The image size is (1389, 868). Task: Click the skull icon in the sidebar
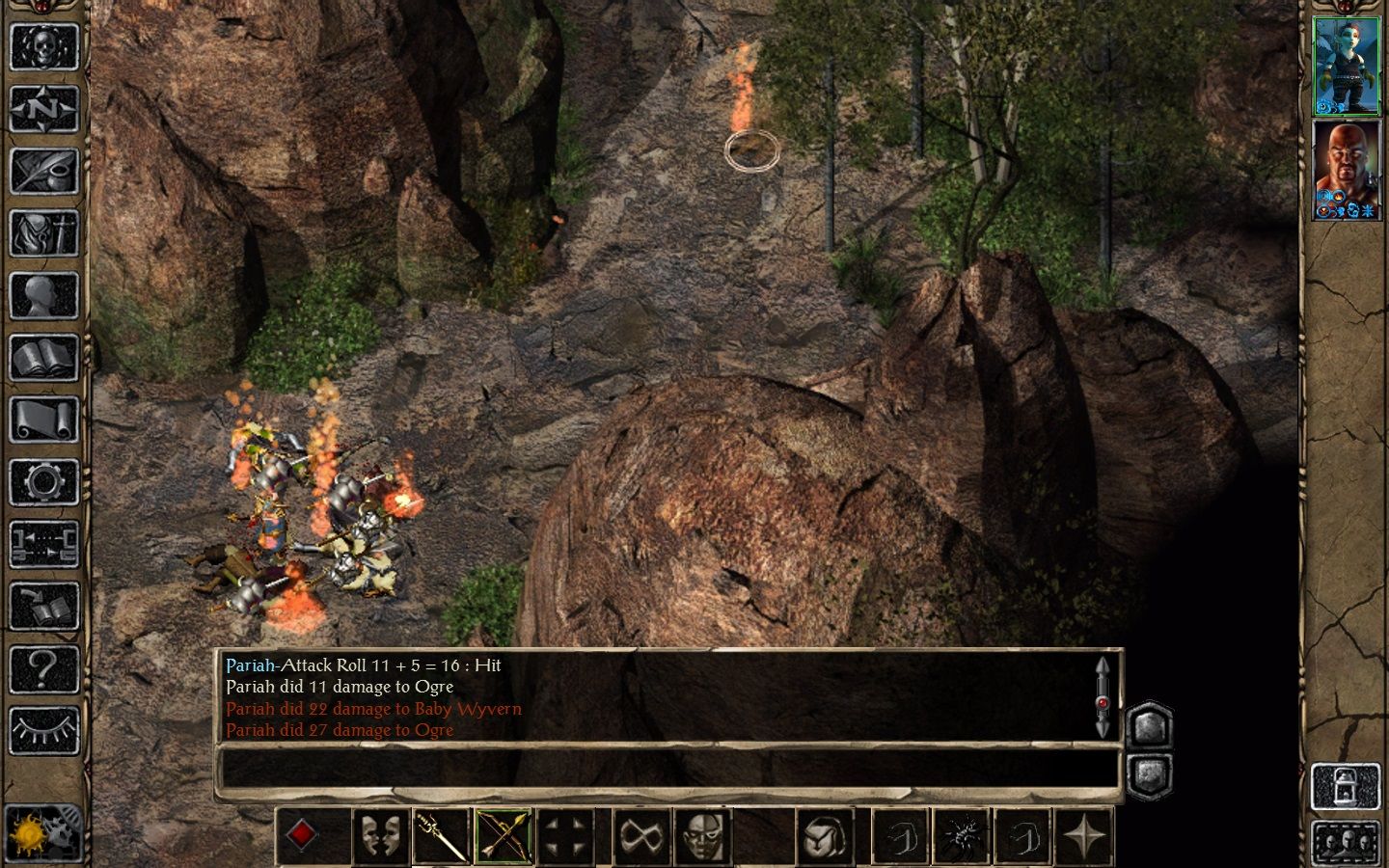tap(43, 45)
